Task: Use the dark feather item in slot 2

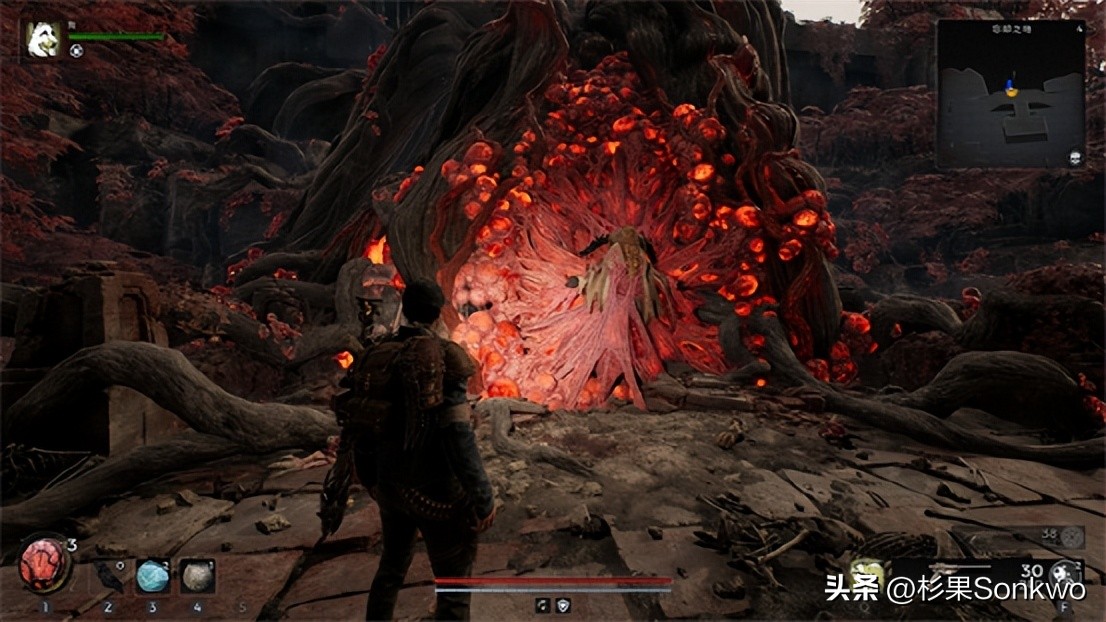Action: 108,575
